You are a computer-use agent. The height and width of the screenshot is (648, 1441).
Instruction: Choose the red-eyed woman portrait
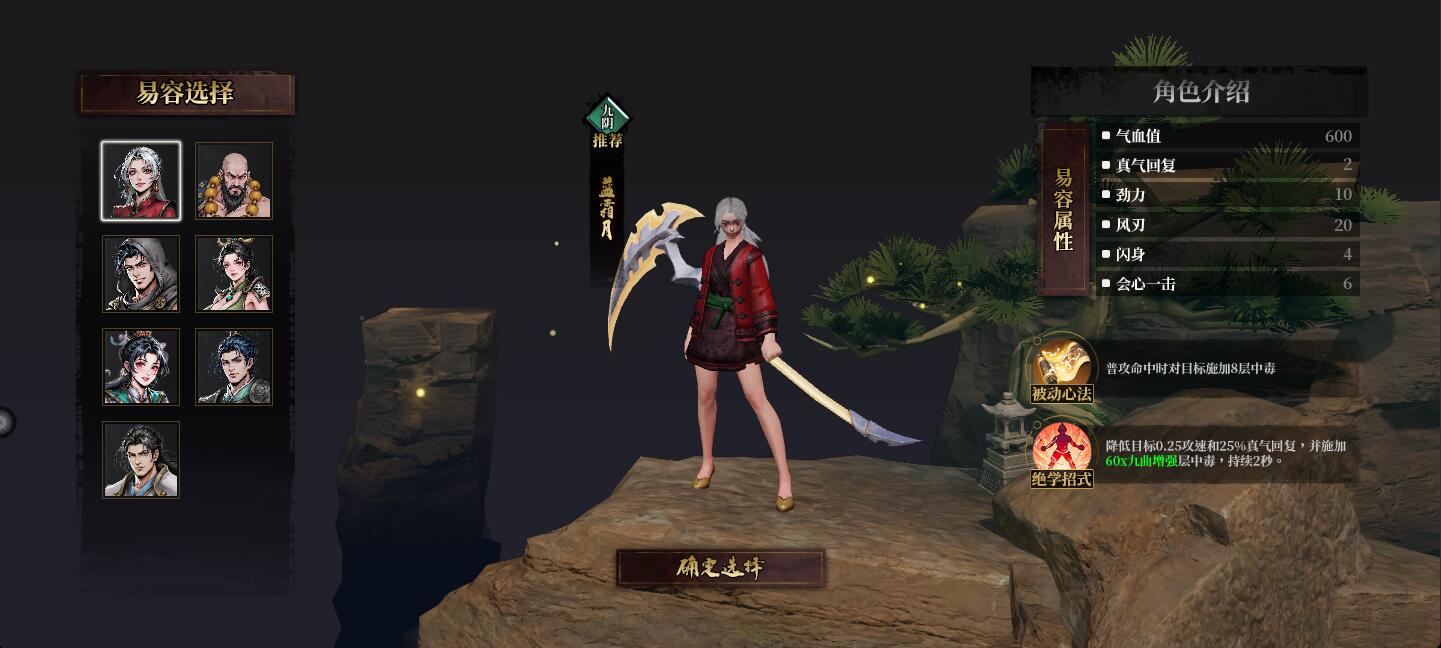tap(141, 367)
